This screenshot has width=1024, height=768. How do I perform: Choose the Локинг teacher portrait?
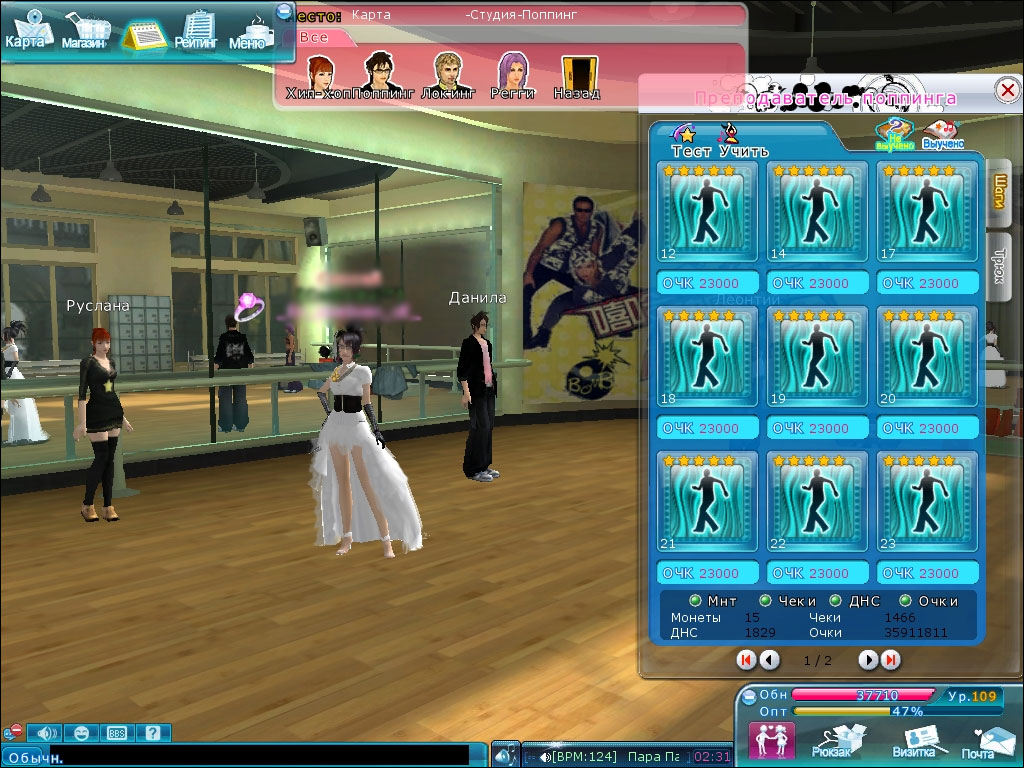(447, 75)
